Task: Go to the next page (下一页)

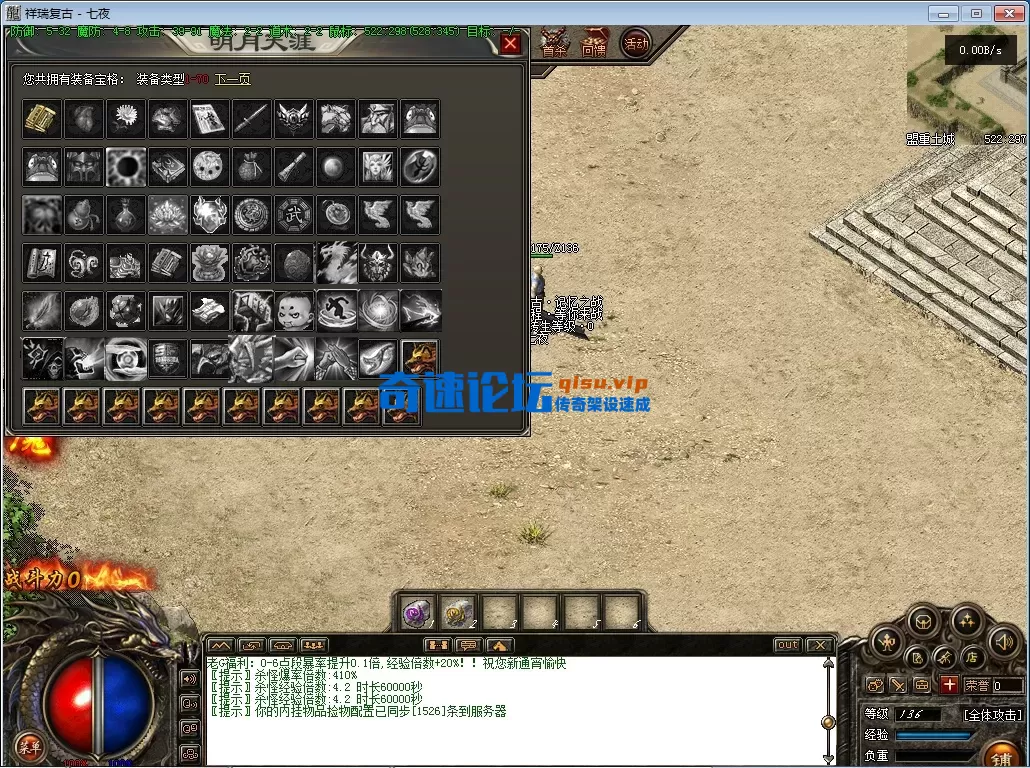Action: coord(232,79)
